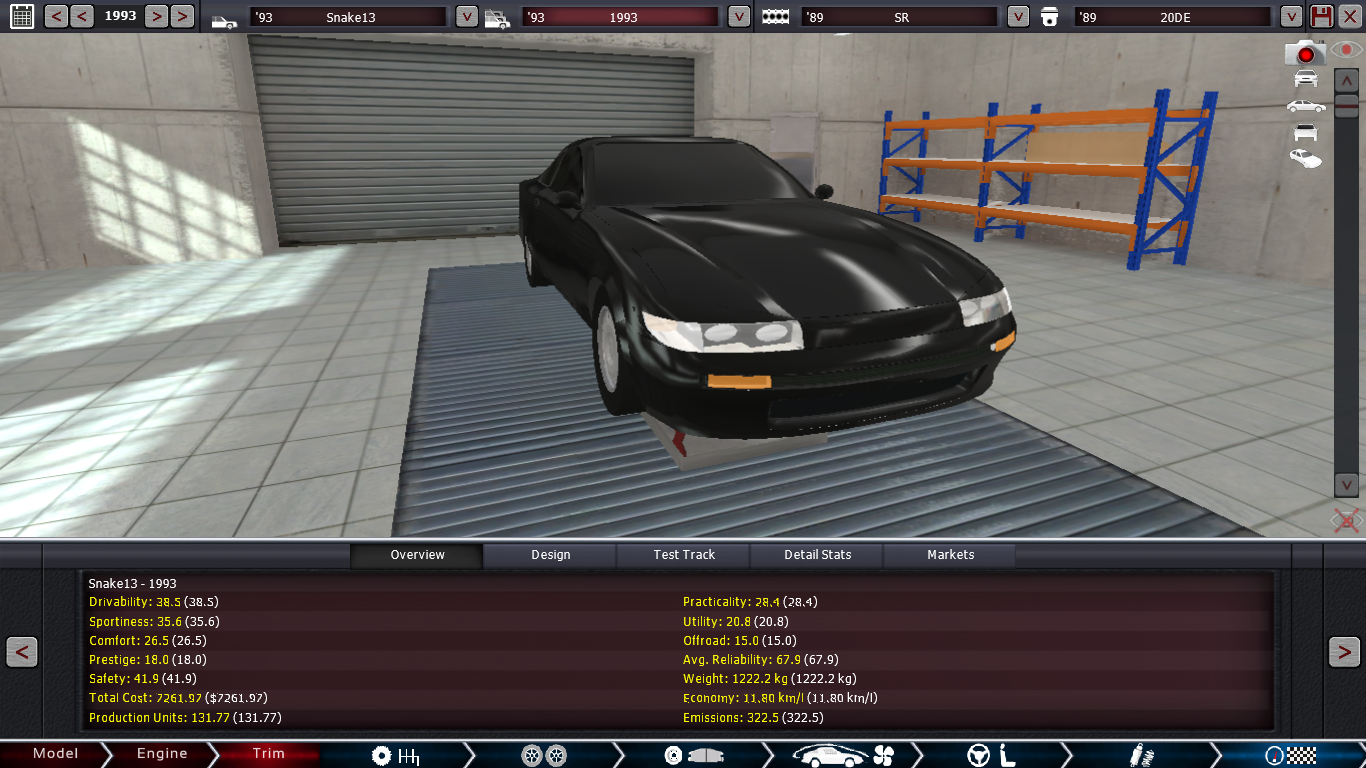Open the calendar icon
This screenshot has height=768, width=1366.
(x=21, y=16)
